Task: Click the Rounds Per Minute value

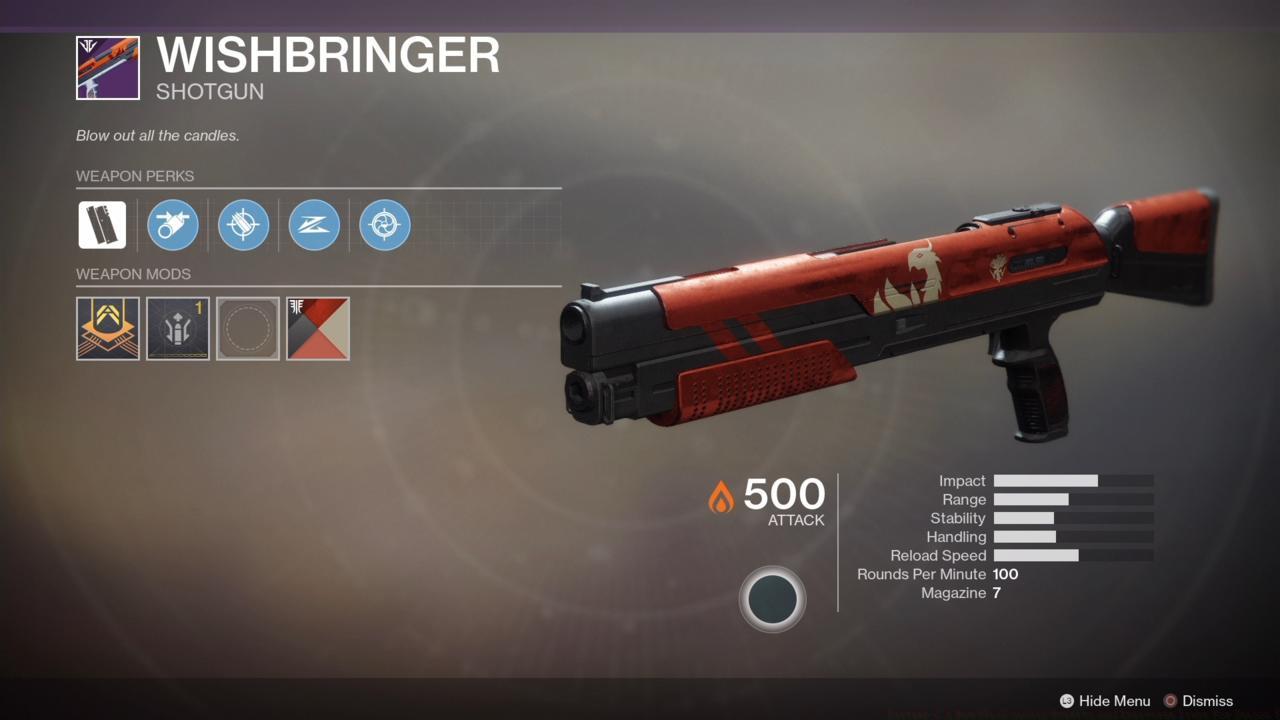Action: 1007,574
